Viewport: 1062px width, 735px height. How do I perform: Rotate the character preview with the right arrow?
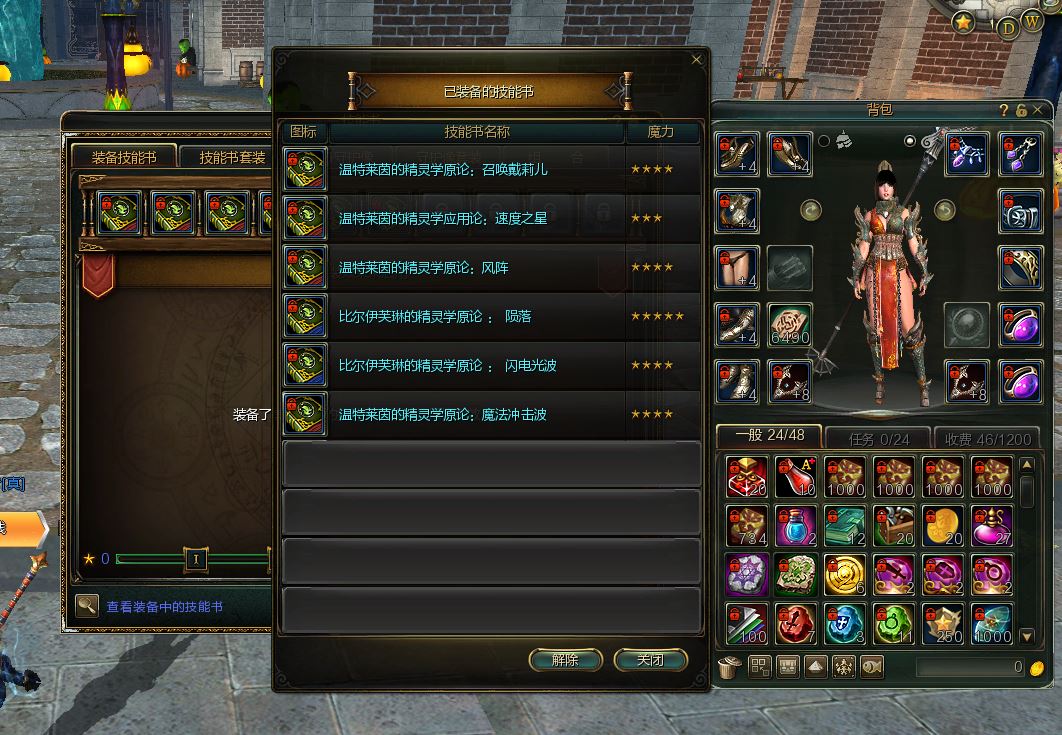944,210
